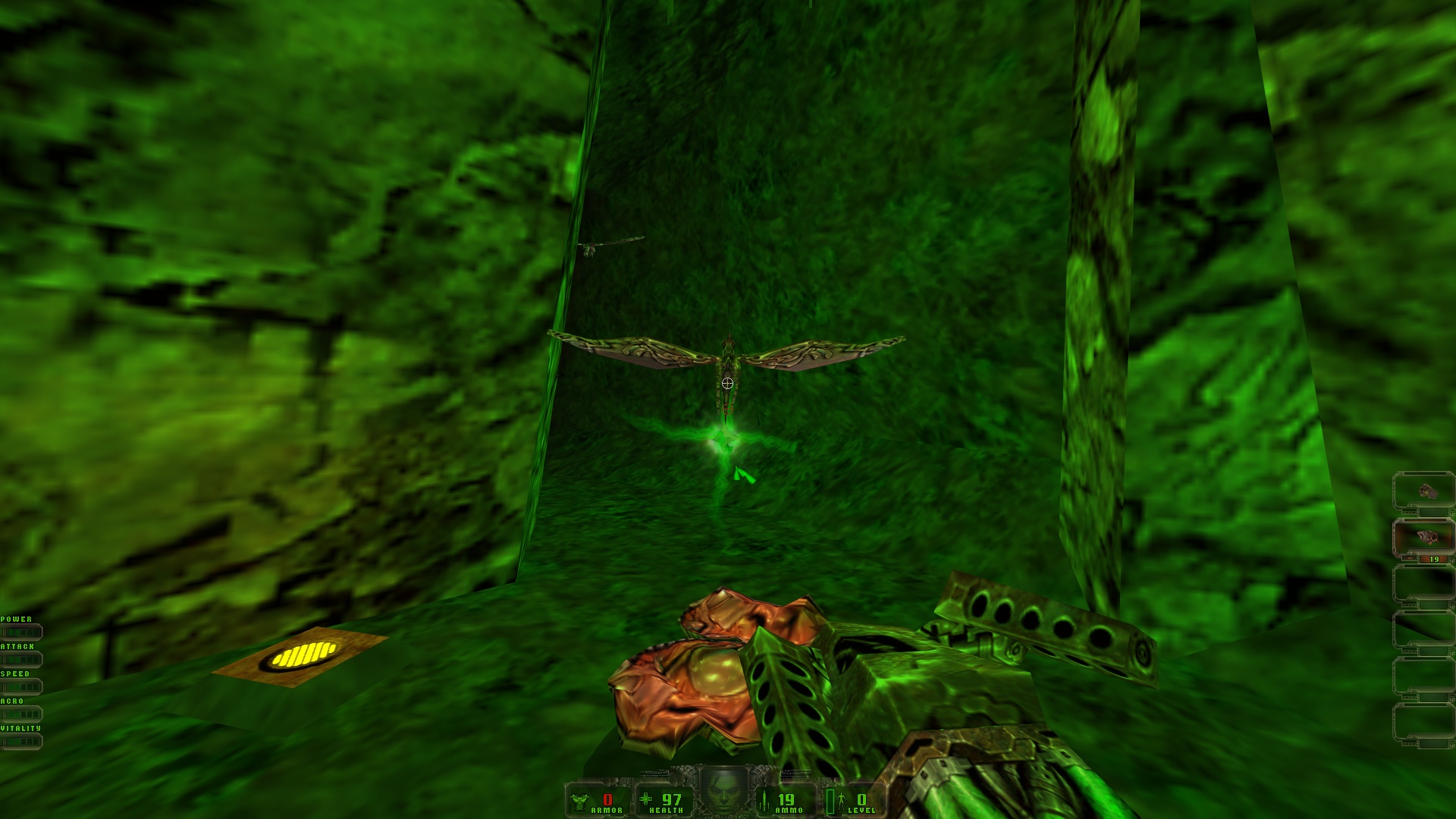Click the armor chestplate icon in the HUD
The height and width of the screenshot is (819, 1456).
(x=578, y=799)
